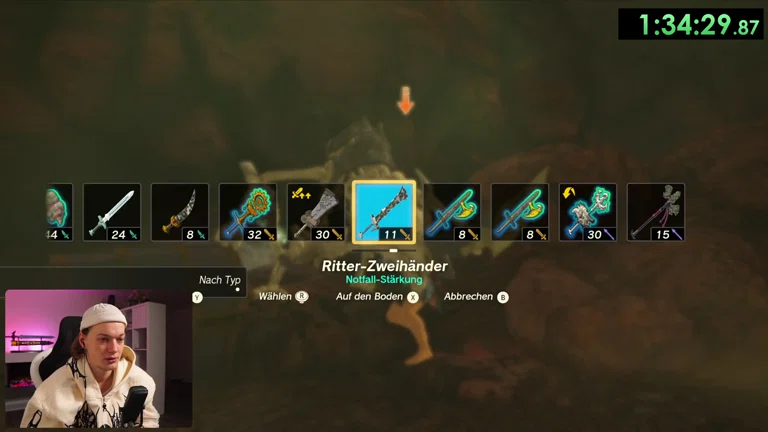Choose the curved dagger weapon slot
The image size is (768, 432).
pyautogui.click(x=180, y=212)
